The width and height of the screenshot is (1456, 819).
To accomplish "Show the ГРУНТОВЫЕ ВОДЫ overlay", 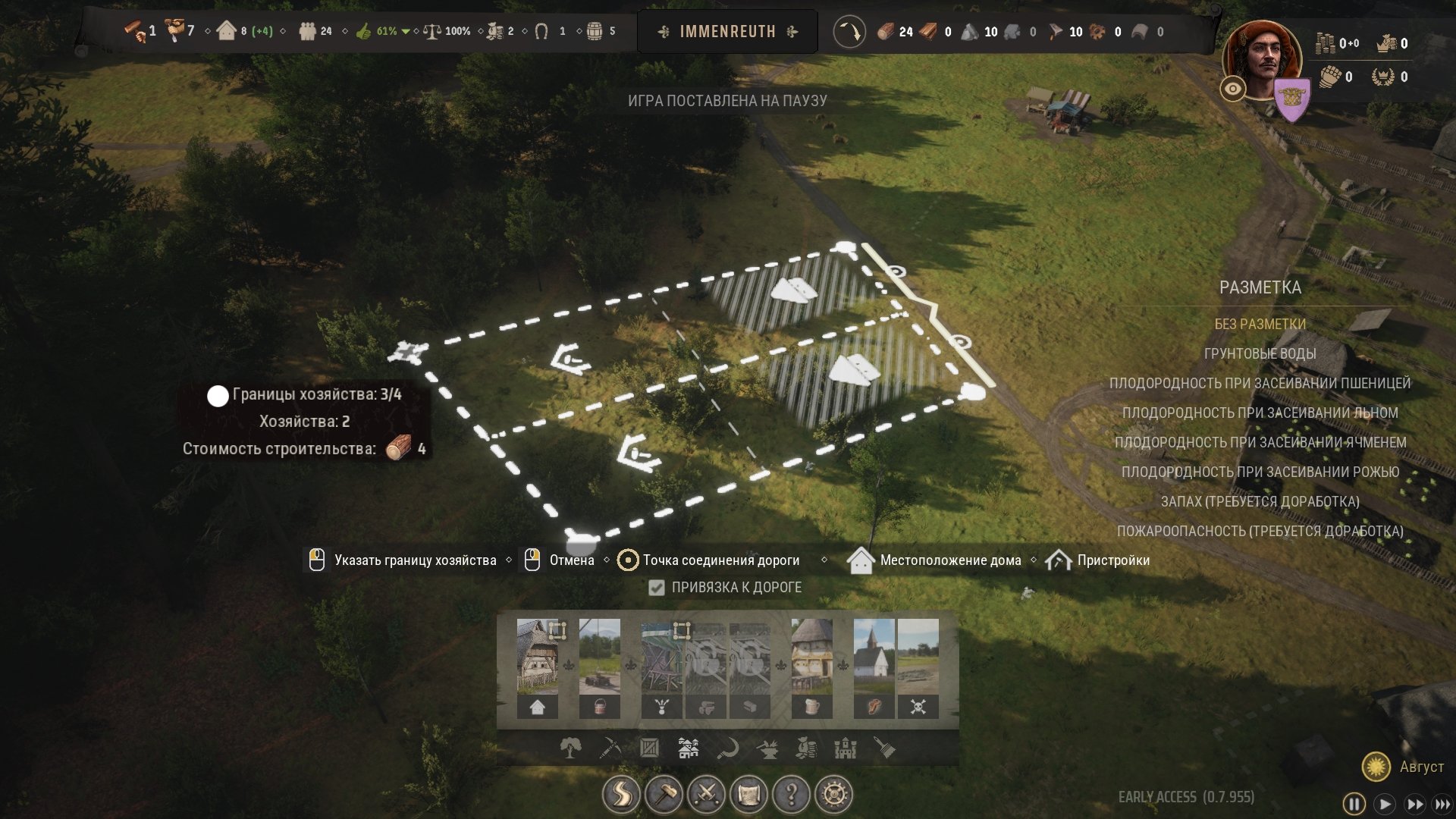I will coord(1260,353).
